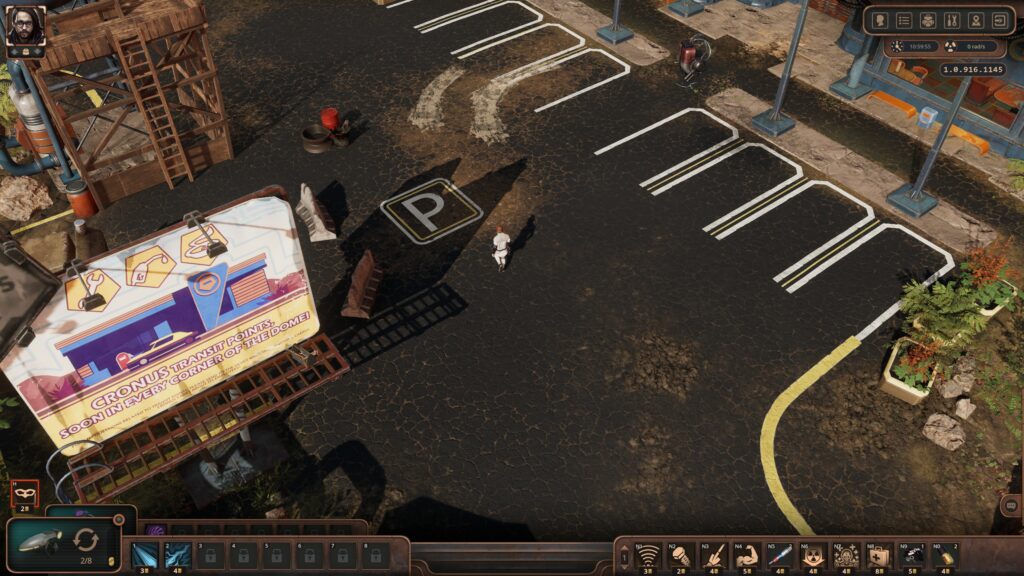Open the journal list icon

click(x=905, y=20)
